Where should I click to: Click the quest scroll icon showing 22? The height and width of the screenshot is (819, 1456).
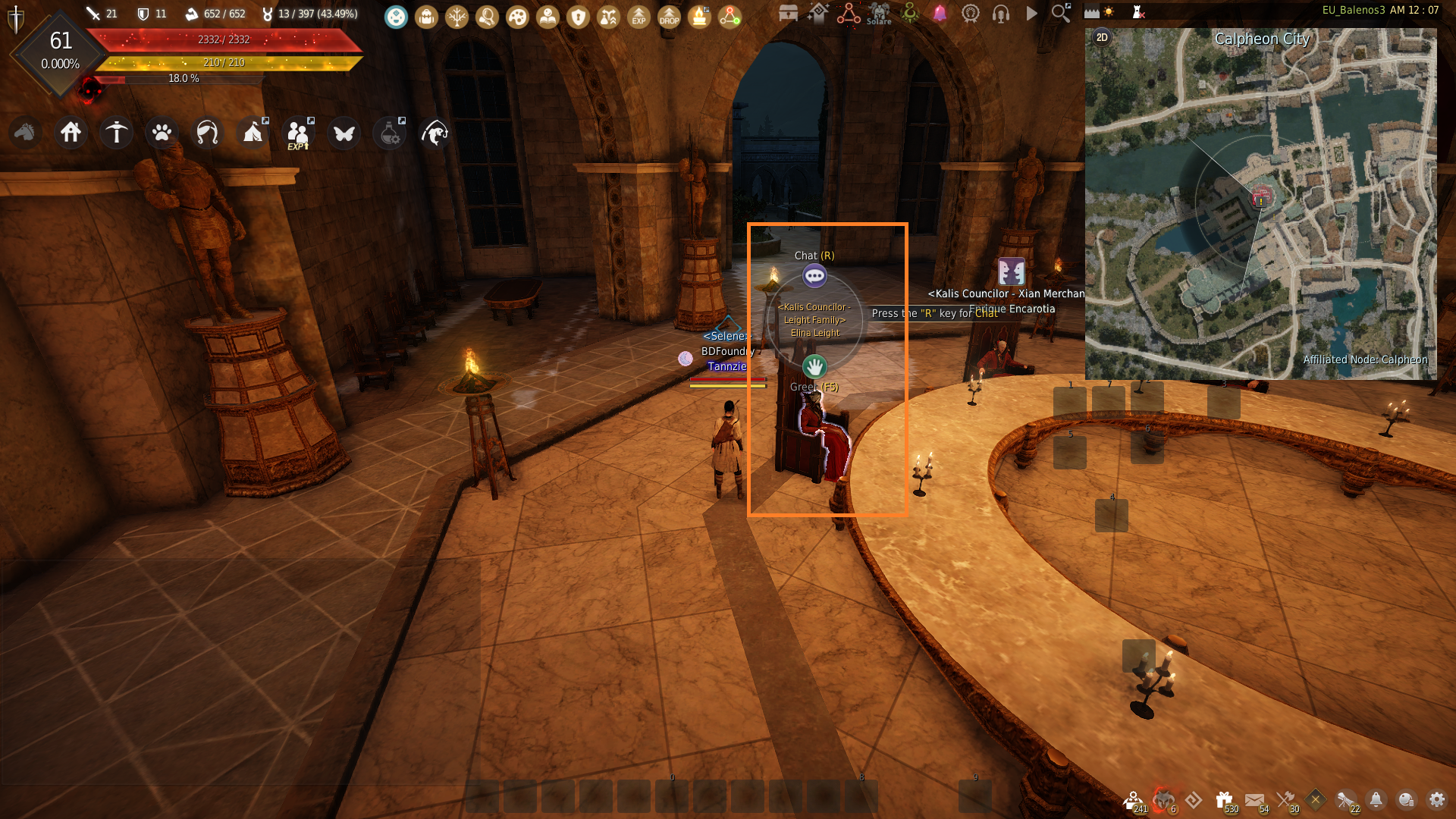pyautogui.click(x=1345, y=799)
